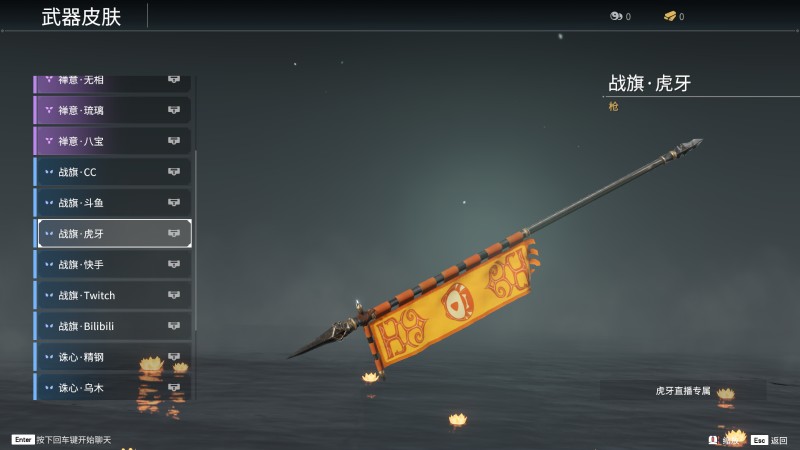800x450 pixels.
Task: Choose the 禅意·琉璃 skin entry
Action: [x=112, y=110]
